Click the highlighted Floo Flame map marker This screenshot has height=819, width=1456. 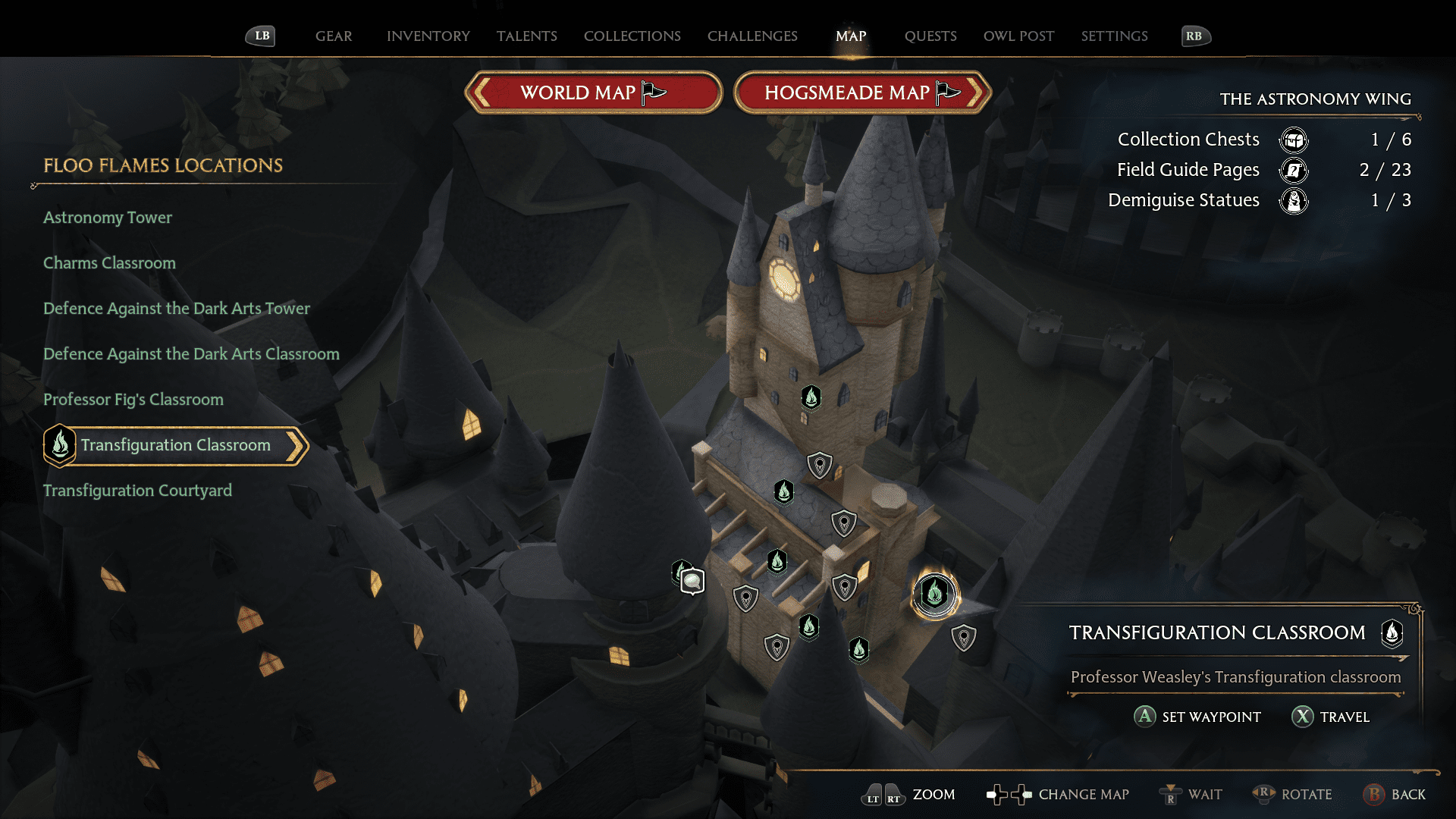pos(935,594)
